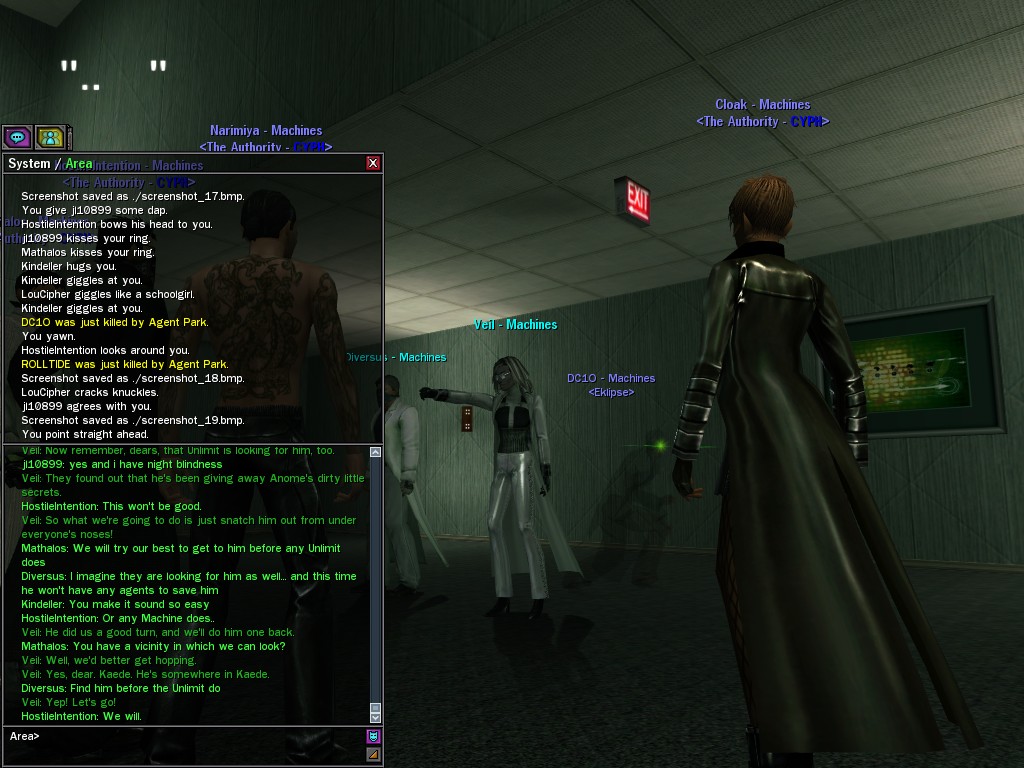Switch to the Area chat tab
Image resolution: width=1024 pixels, height=768 pixels.
click(79, 163)
